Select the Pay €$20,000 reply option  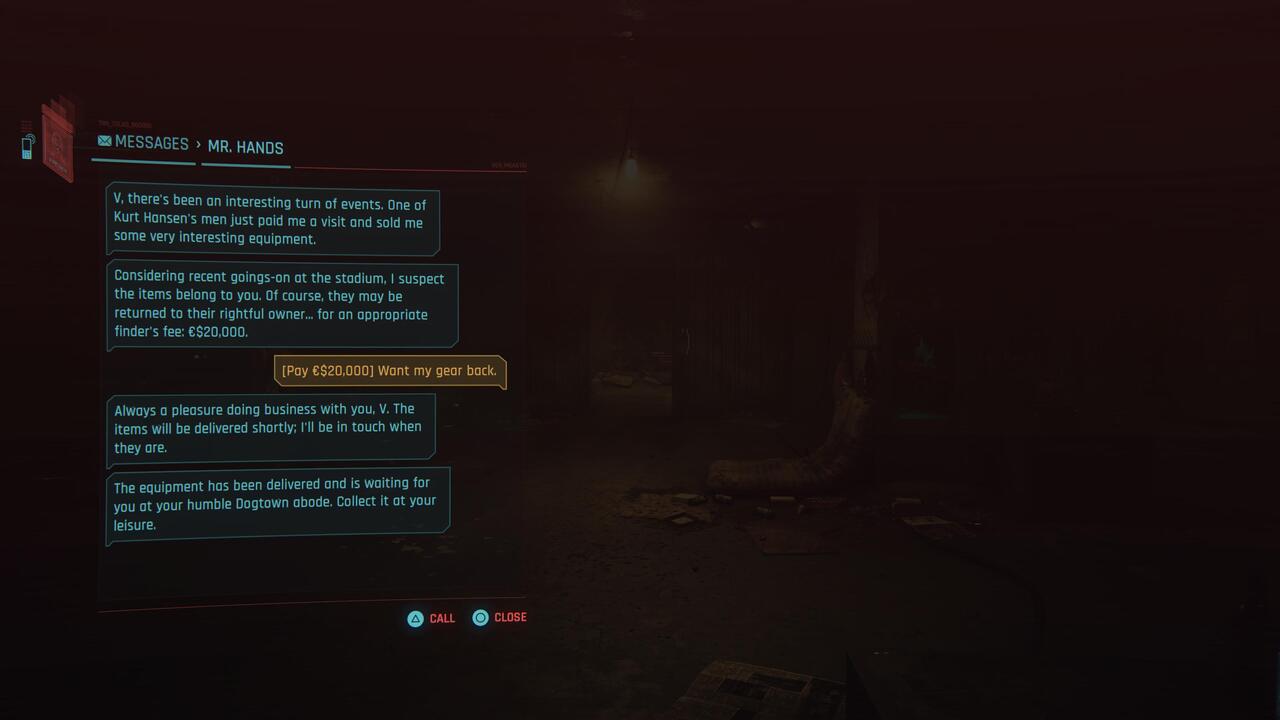pos(389,370)
